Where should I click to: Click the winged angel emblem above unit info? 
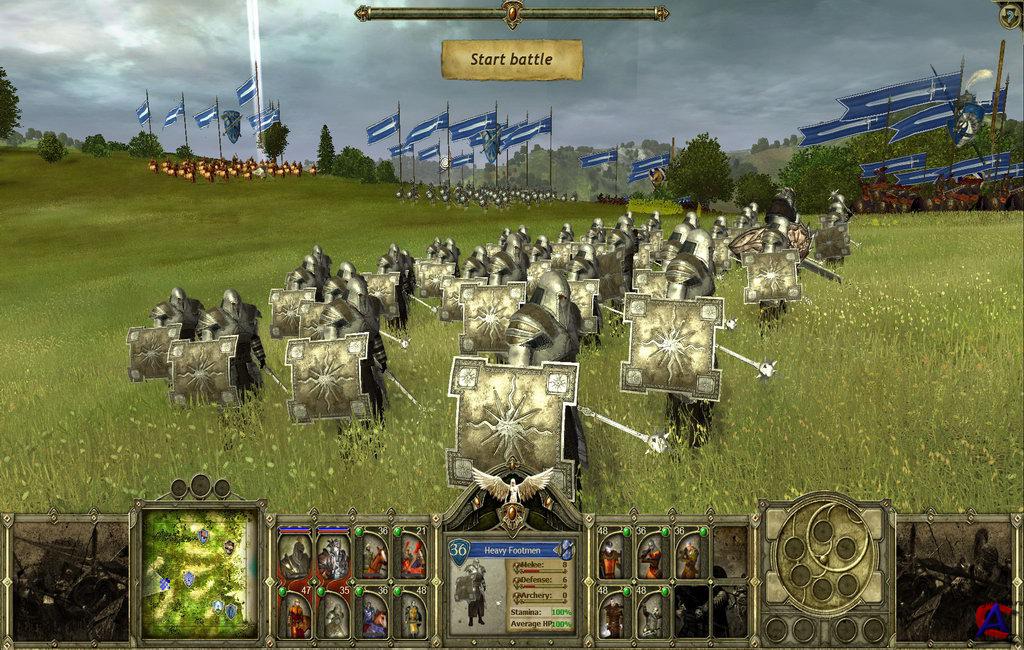pos(512,487)
